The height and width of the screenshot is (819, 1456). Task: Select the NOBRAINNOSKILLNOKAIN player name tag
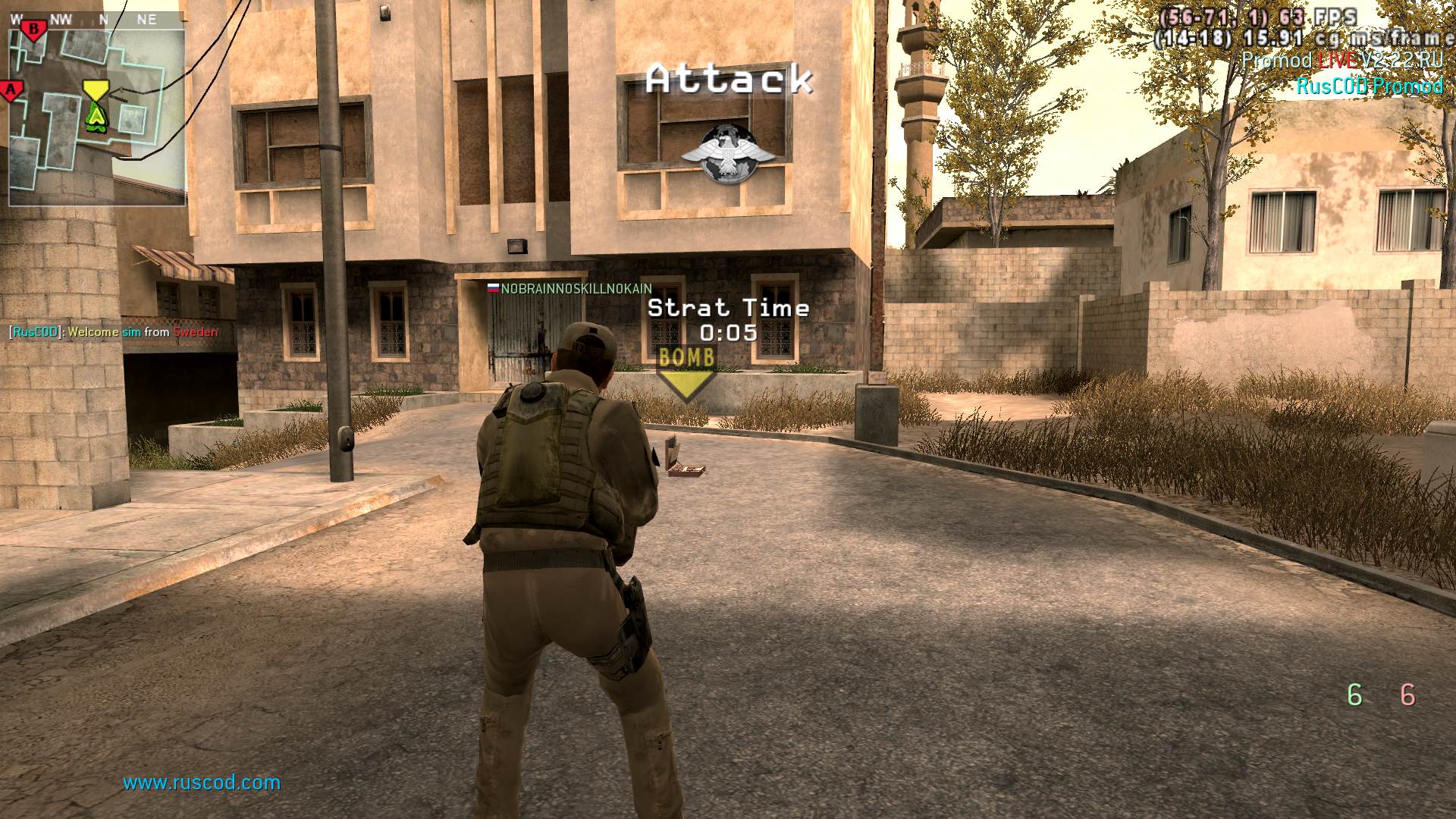click(x=570, y=289)
